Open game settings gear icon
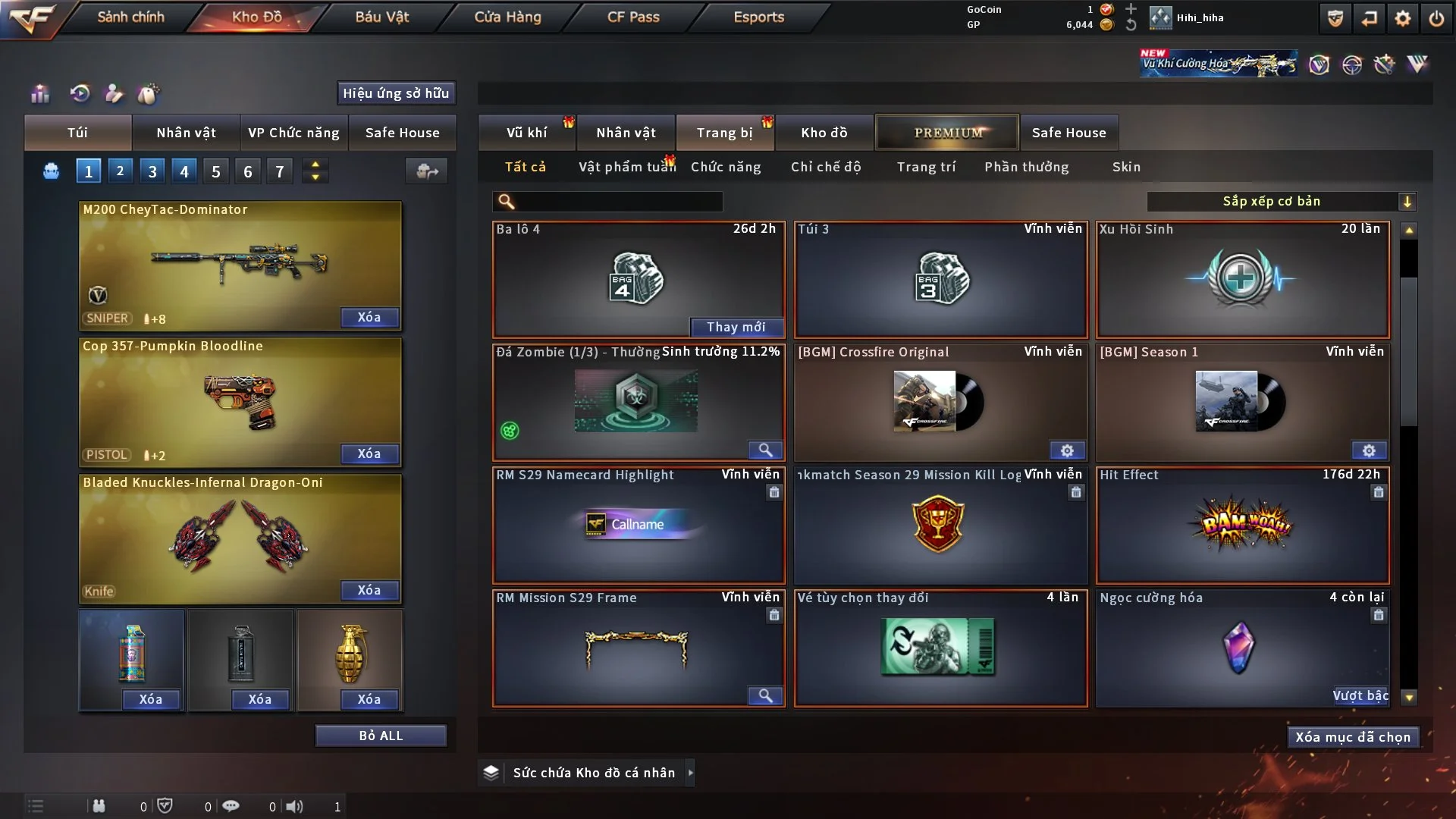The width and height of the screenshot is (1456, 819). coord(1403,18)
